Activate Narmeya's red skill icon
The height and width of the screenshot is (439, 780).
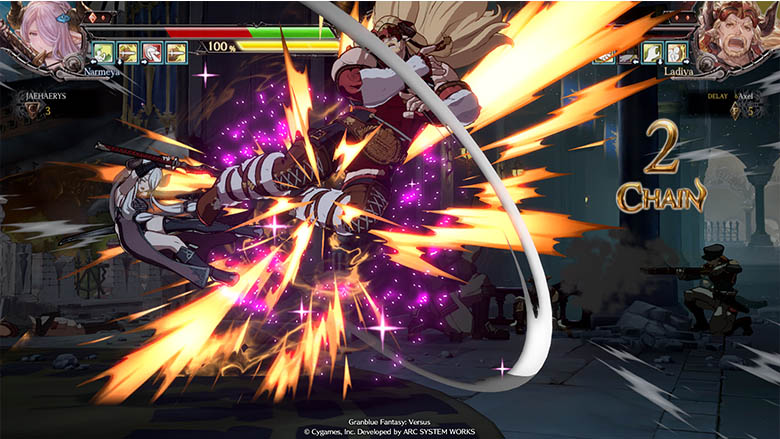pyautogui.click(x=151, y=53)
